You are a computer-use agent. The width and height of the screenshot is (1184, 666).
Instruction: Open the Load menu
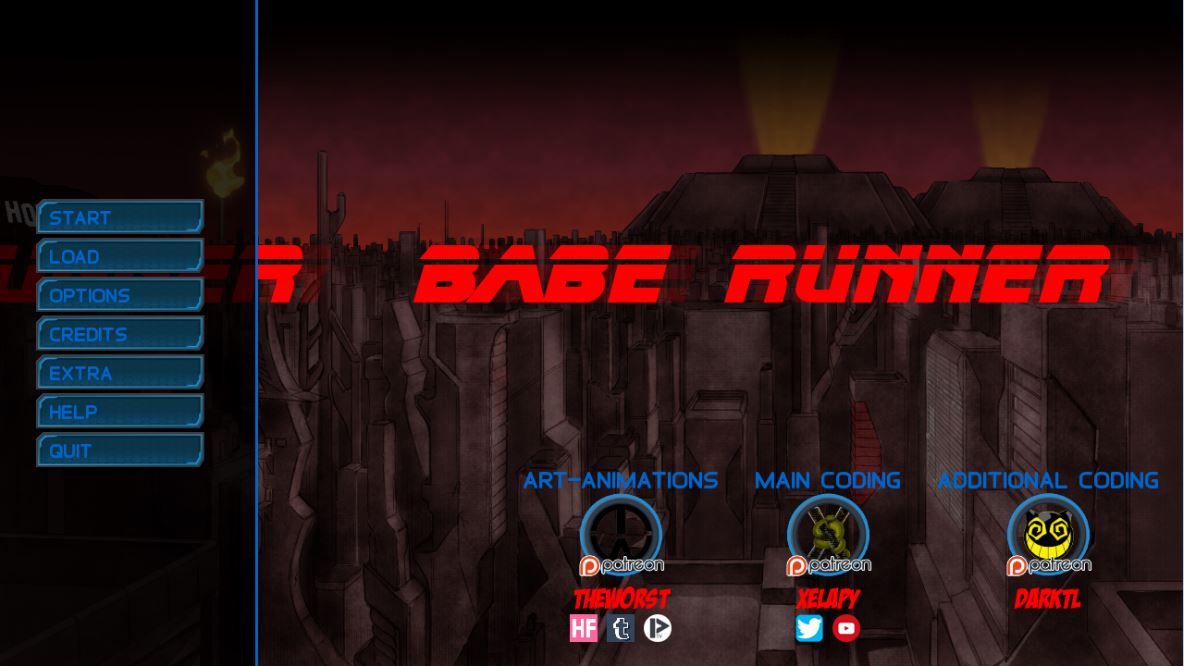click(120, 256)
